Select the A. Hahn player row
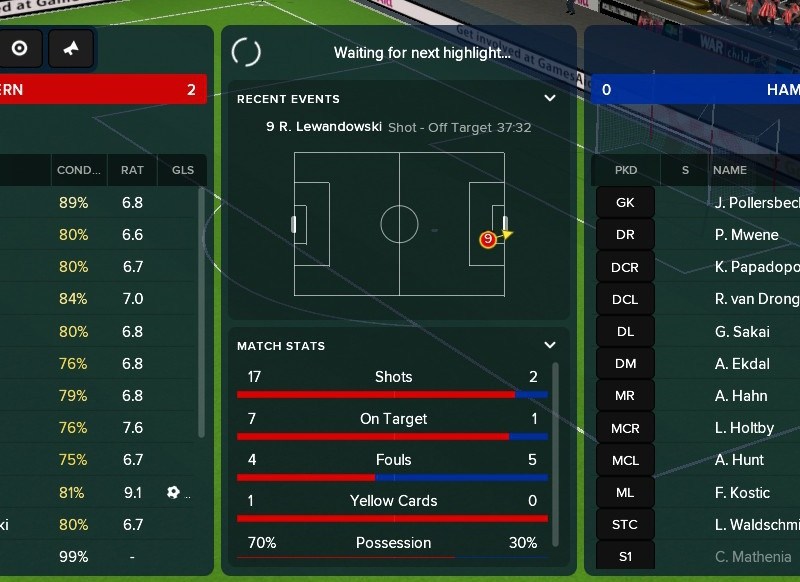 click(x=741, y=396)
